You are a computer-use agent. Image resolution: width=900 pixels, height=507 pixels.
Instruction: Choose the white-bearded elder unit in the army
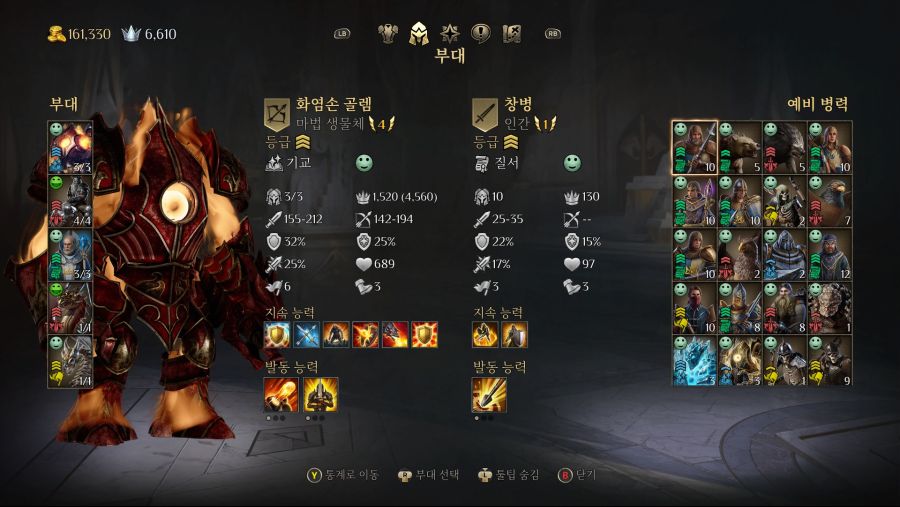(71, 255)
